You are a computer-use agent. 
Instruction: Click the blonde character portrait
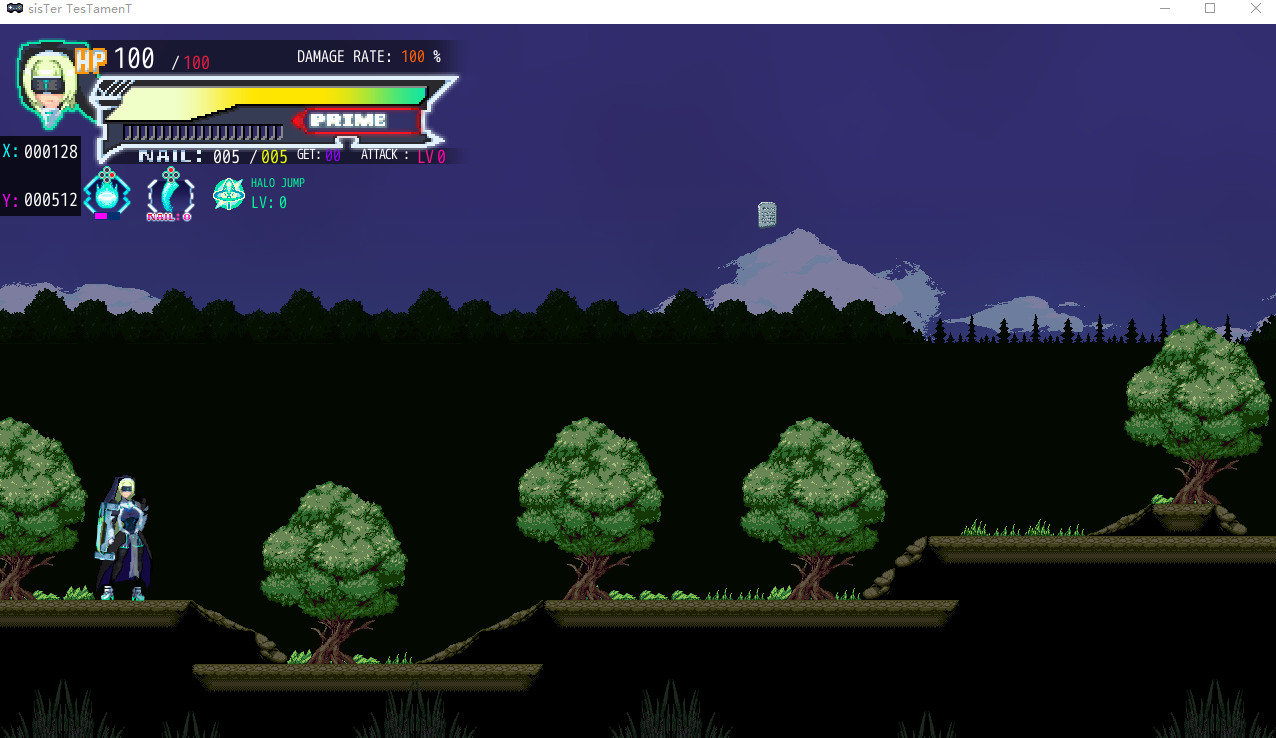(x=48, y=84)
